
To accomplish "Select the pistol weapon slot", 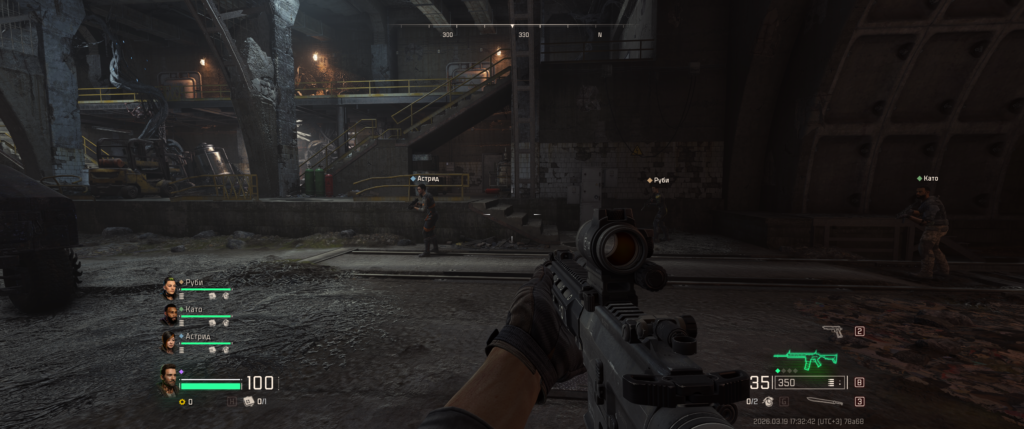I will click(831, 331).
